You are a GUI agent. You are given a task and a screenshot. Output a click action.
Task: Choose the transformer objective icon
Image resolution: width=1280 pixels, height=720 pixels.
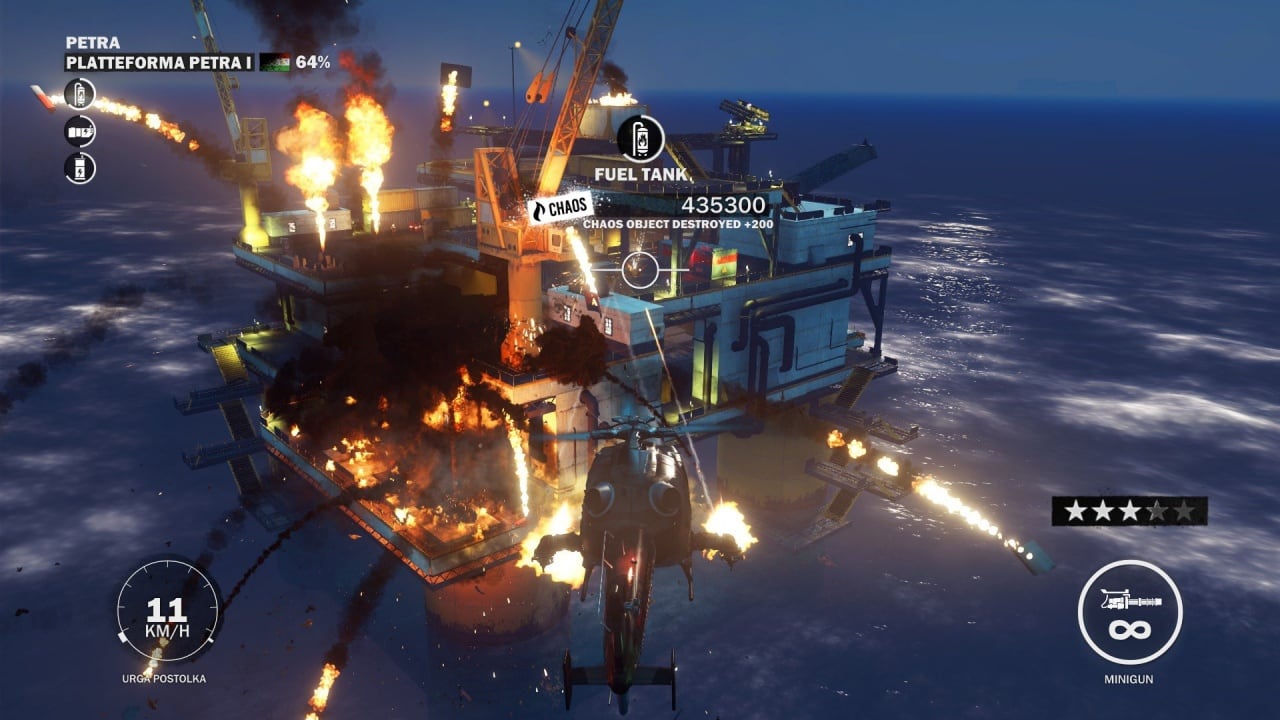[x=80, y=167]
